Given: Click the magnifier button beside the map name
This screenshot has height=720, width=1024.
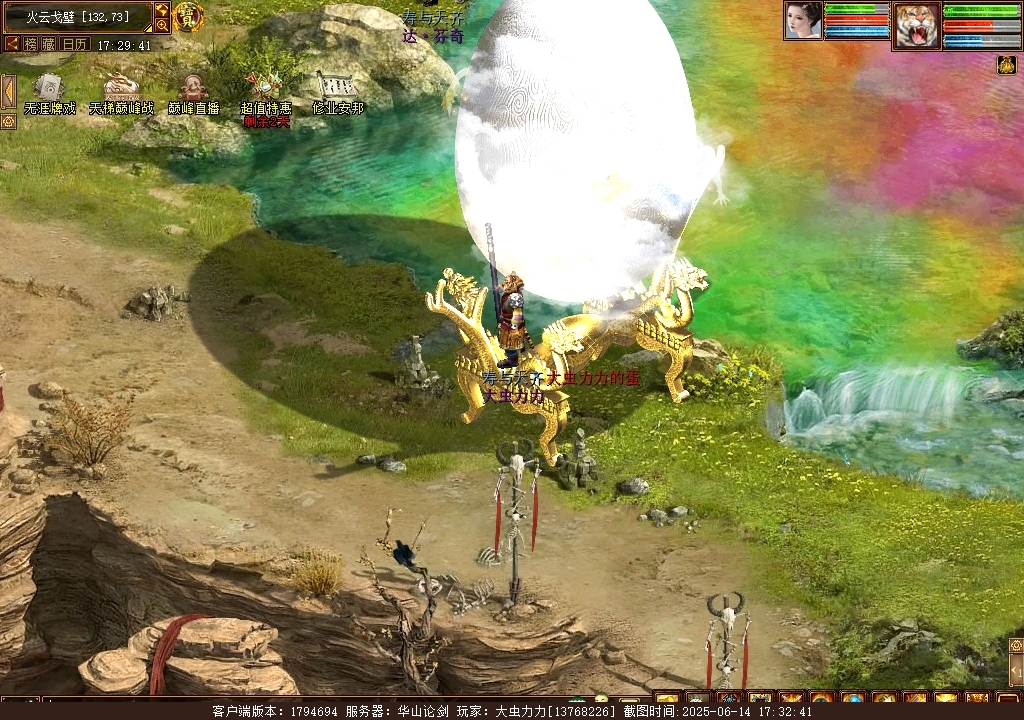Looking at the screenshot, I should (x=161, y=25).
